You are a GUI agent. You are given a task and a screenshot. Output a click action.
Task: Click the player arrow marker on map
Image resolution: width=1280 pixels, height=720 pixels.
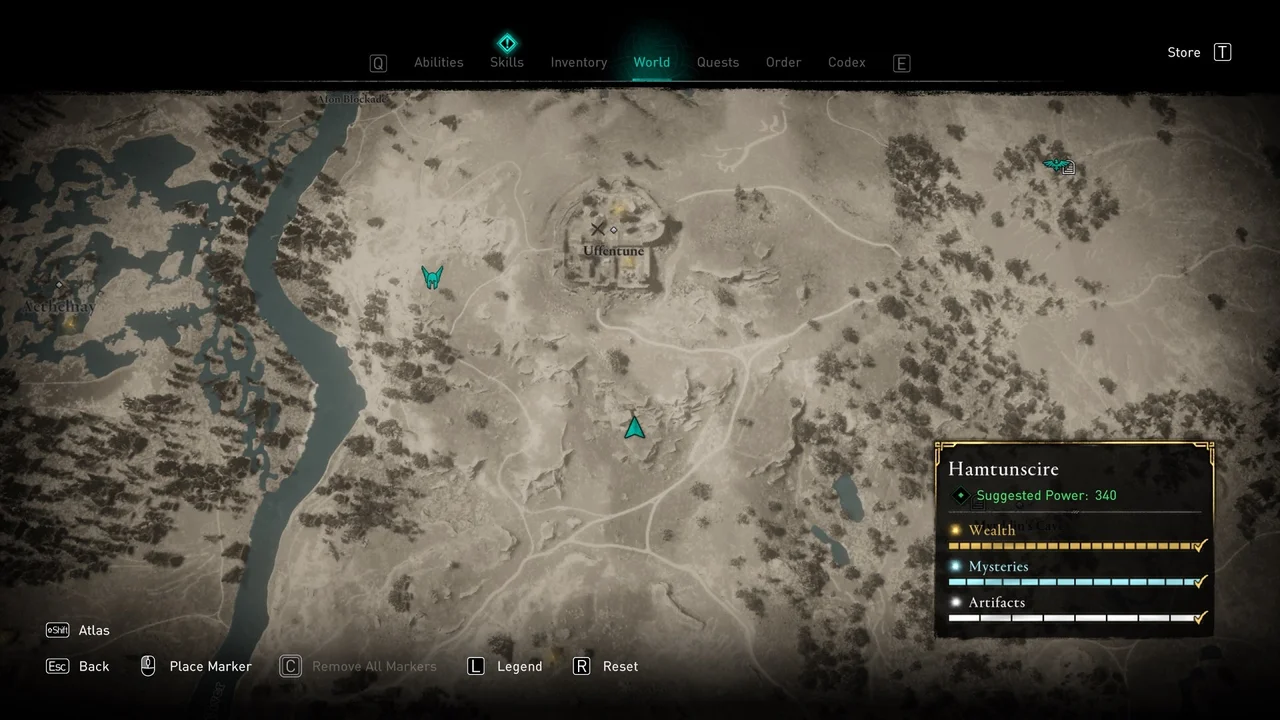click(634, 428)
